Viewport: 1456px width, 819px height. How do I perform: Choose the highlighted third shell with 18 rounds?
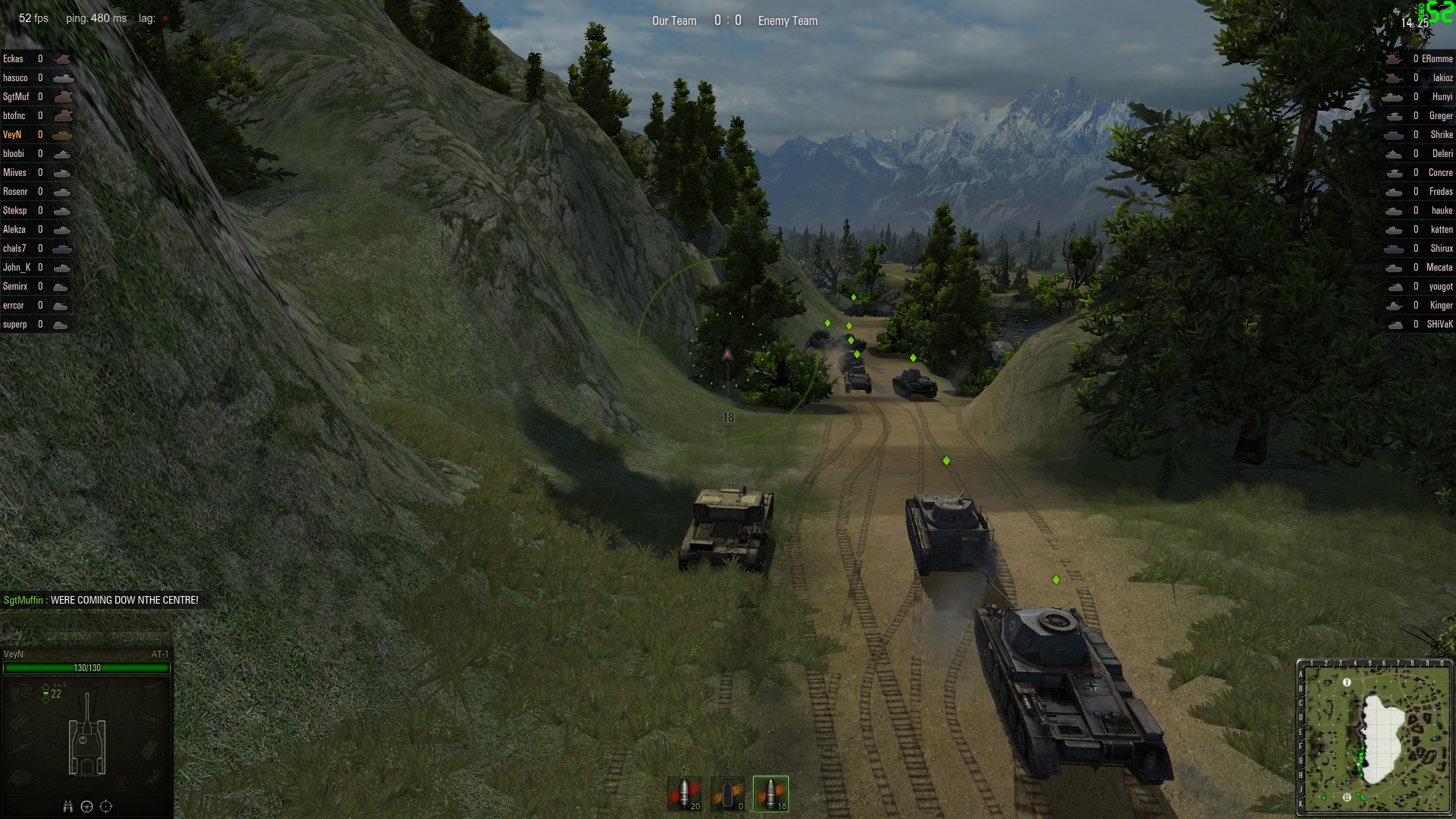[x=770, y=794]
